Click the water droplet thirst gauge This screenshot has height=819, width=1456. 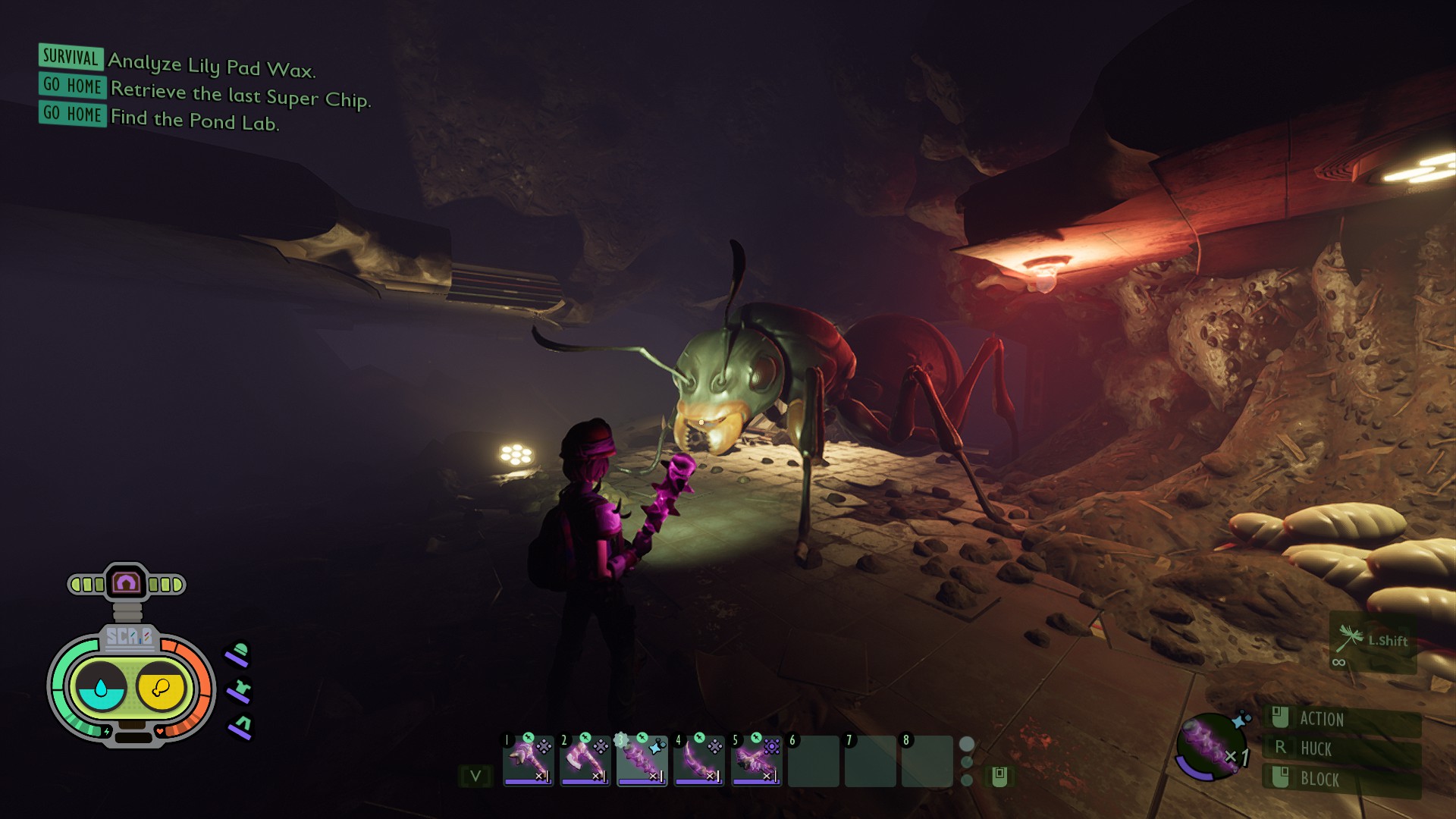coord(101,688)
